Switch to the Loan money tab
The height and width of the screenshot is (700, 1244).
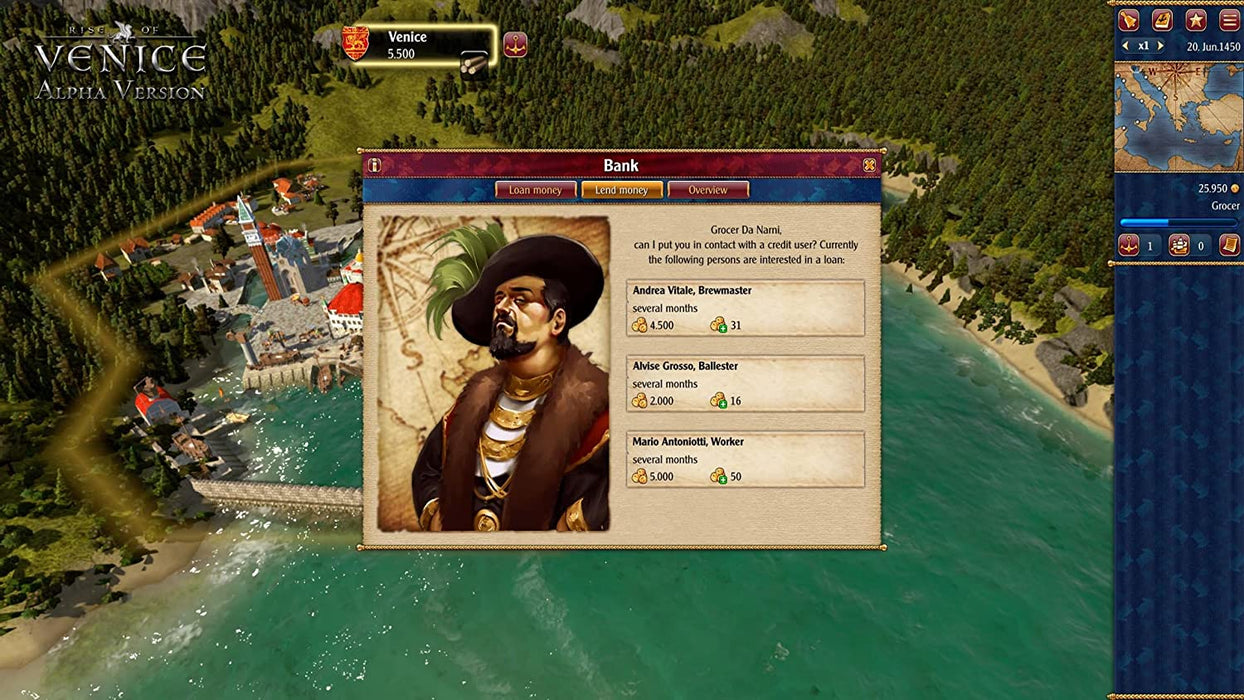click(535, 190)
